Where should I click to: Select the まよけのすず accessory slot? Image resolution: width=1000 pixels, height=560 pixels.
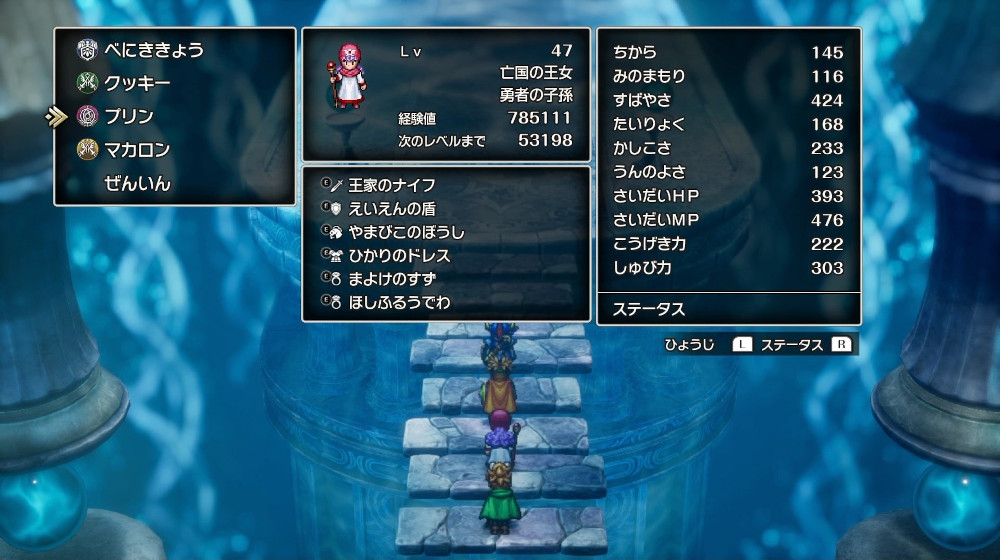coord(392,279)
